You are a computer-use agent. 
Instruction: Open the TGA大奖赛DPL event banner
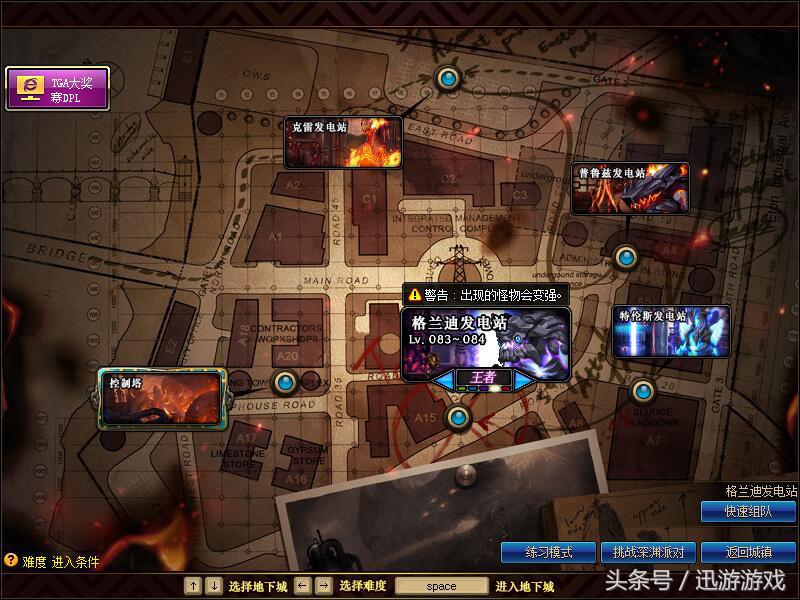pyautogui.click(x=57, y=88)
